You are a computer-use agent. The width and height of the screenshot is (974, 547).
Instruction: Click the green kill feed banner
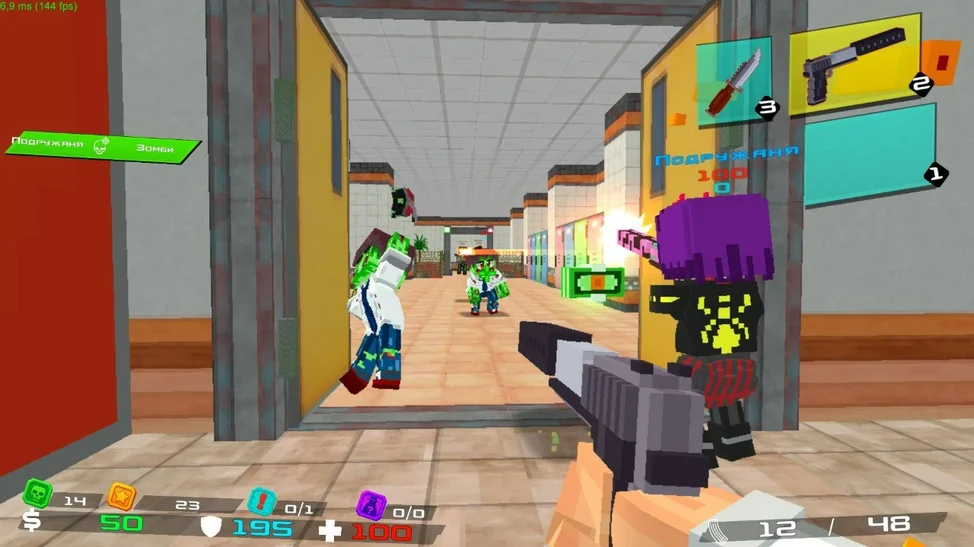101,147
